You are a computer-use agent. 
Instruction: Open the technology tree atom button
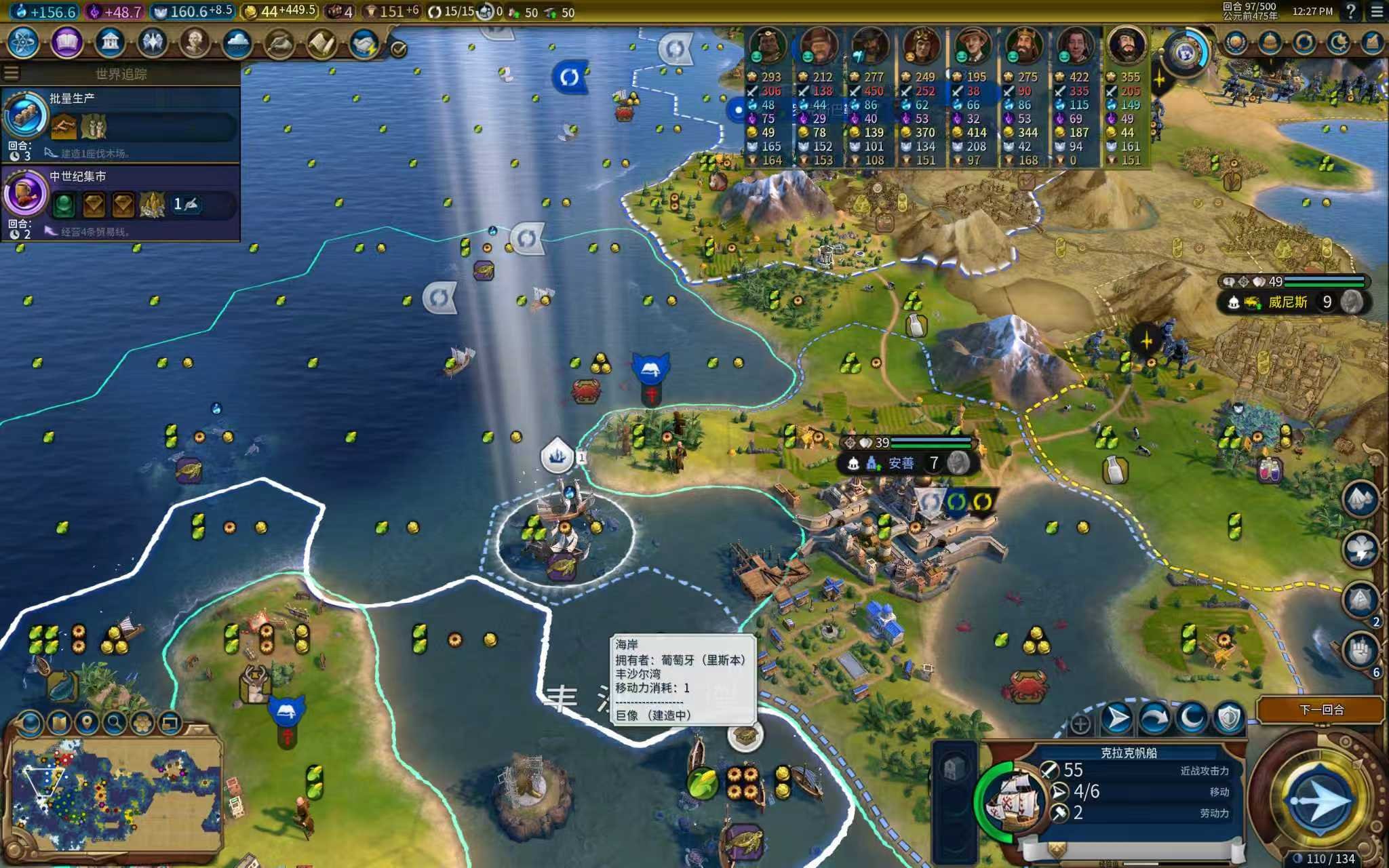coord(24,43)
